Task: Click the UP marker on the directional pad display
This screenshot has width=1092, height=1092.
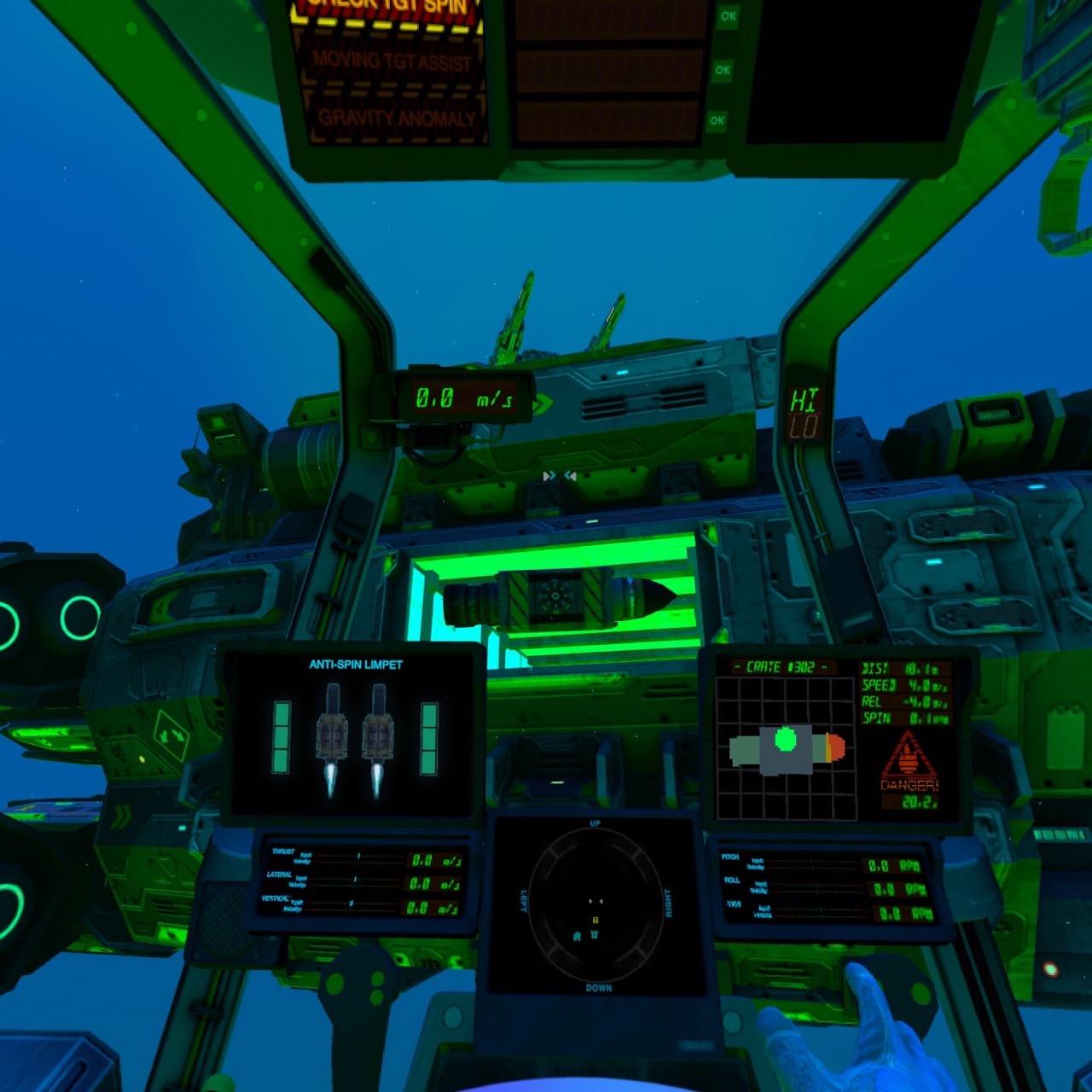Action: click(597, 824)
